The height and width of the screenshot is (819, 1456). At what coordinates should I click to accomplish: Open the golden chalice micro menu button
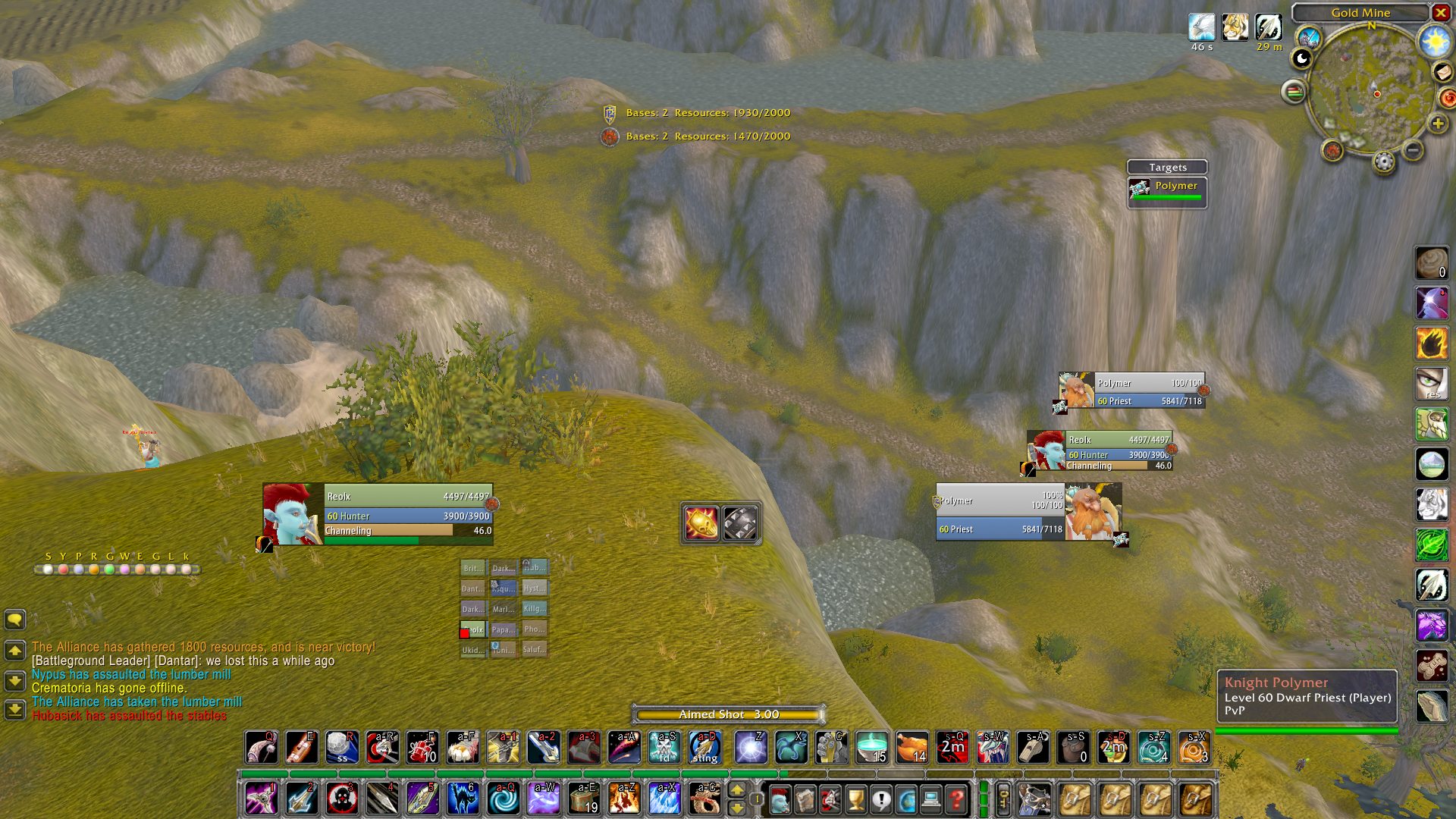[x=855, y=799]
